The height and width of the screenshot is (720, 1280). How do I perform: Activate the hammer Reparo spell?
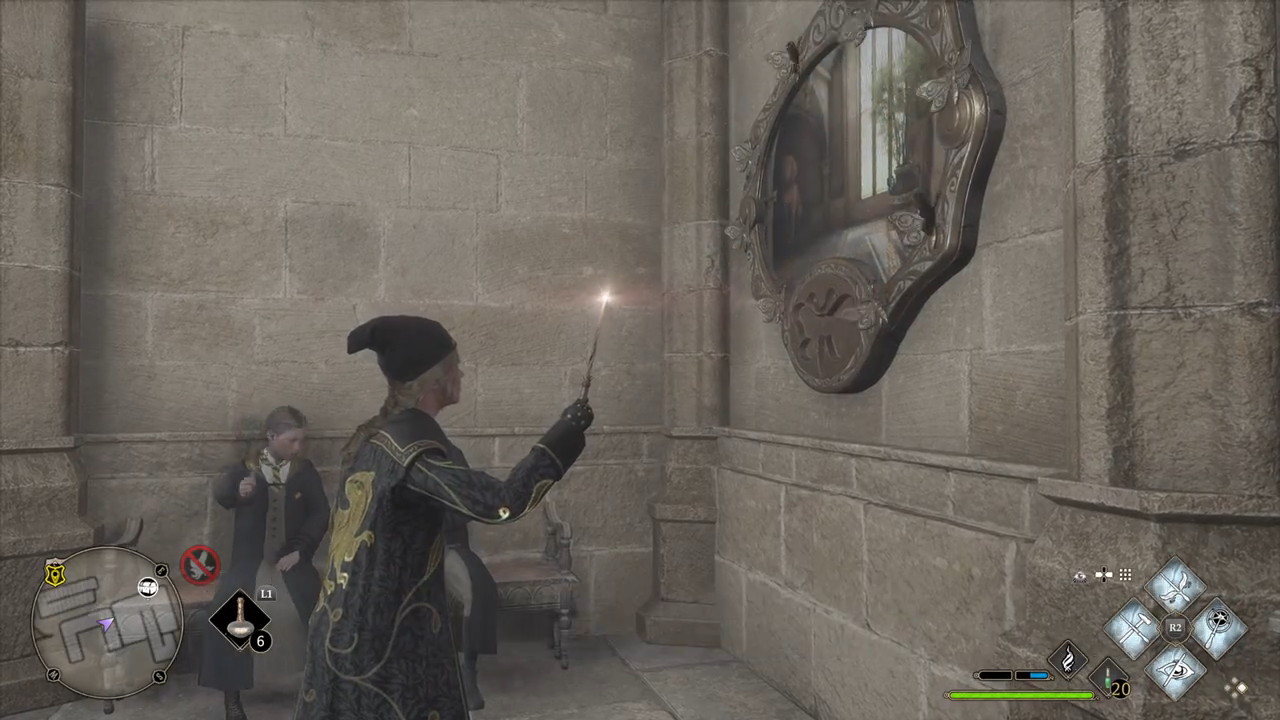tap(1133, 628)
